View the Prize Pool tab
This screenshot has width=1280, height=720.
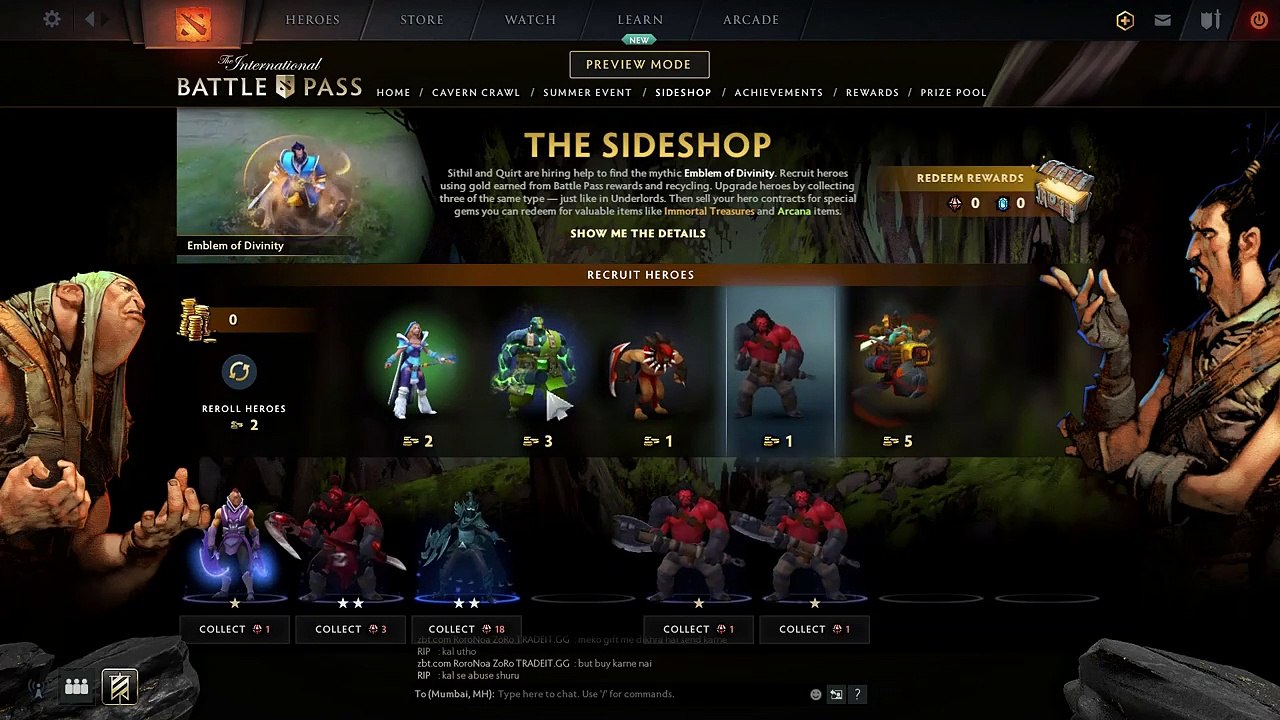click(953, 92)
